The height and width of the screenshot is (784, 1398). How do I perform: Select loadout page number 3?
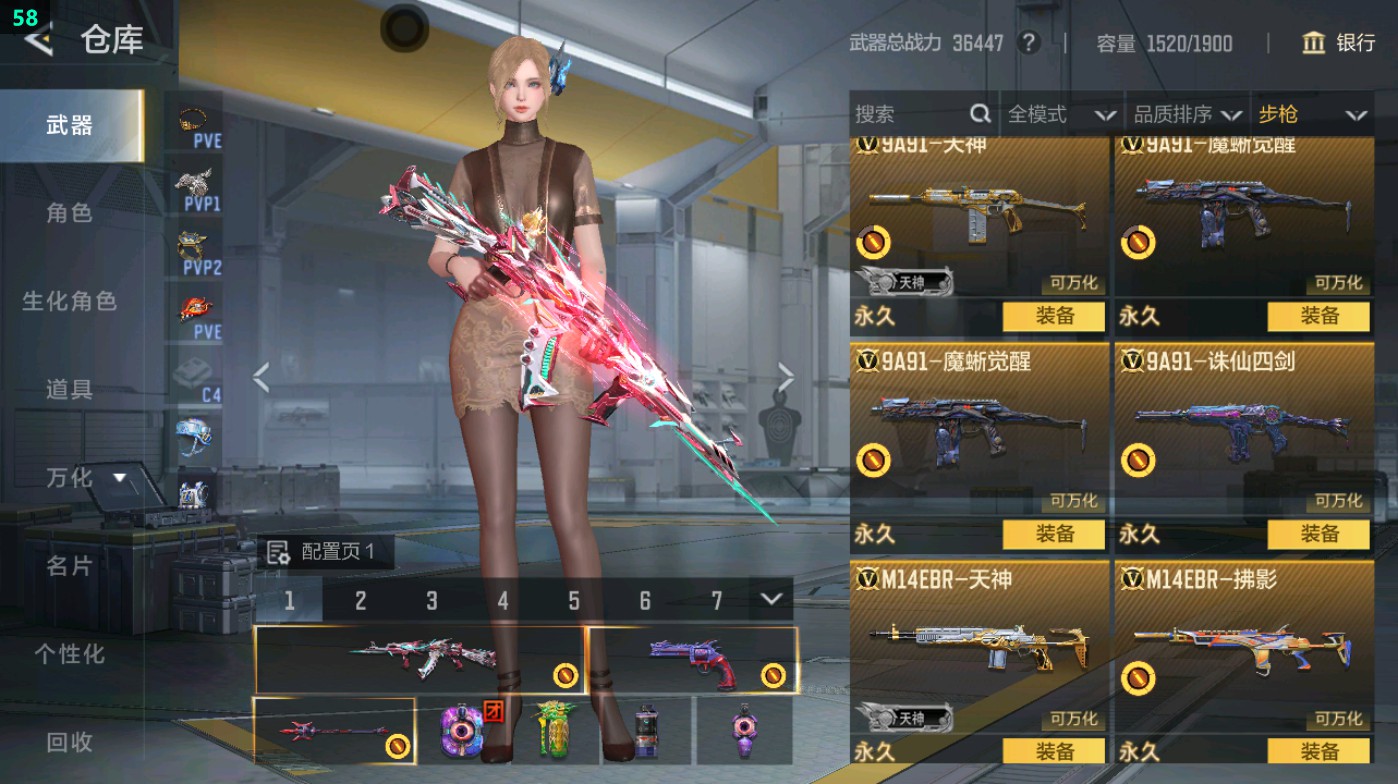(x=432, y=601)
